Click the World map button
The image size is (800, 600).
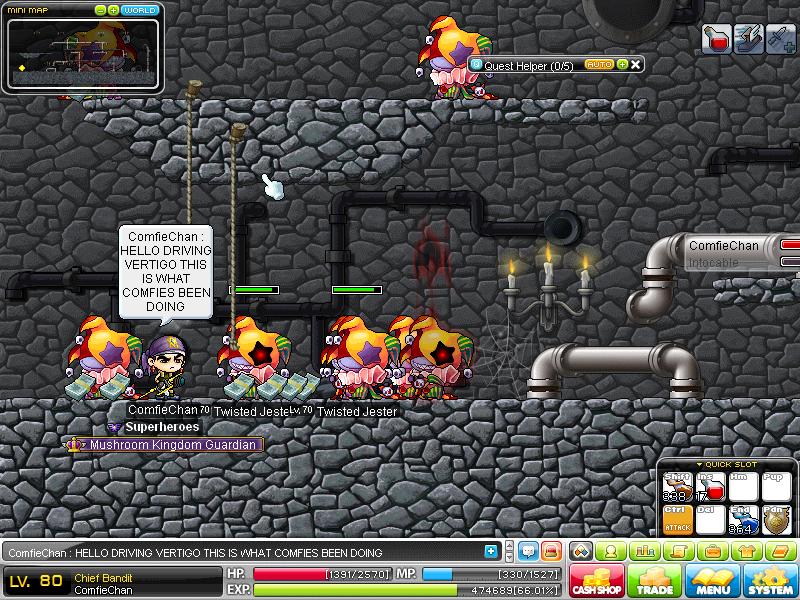[x=140, y=10]
